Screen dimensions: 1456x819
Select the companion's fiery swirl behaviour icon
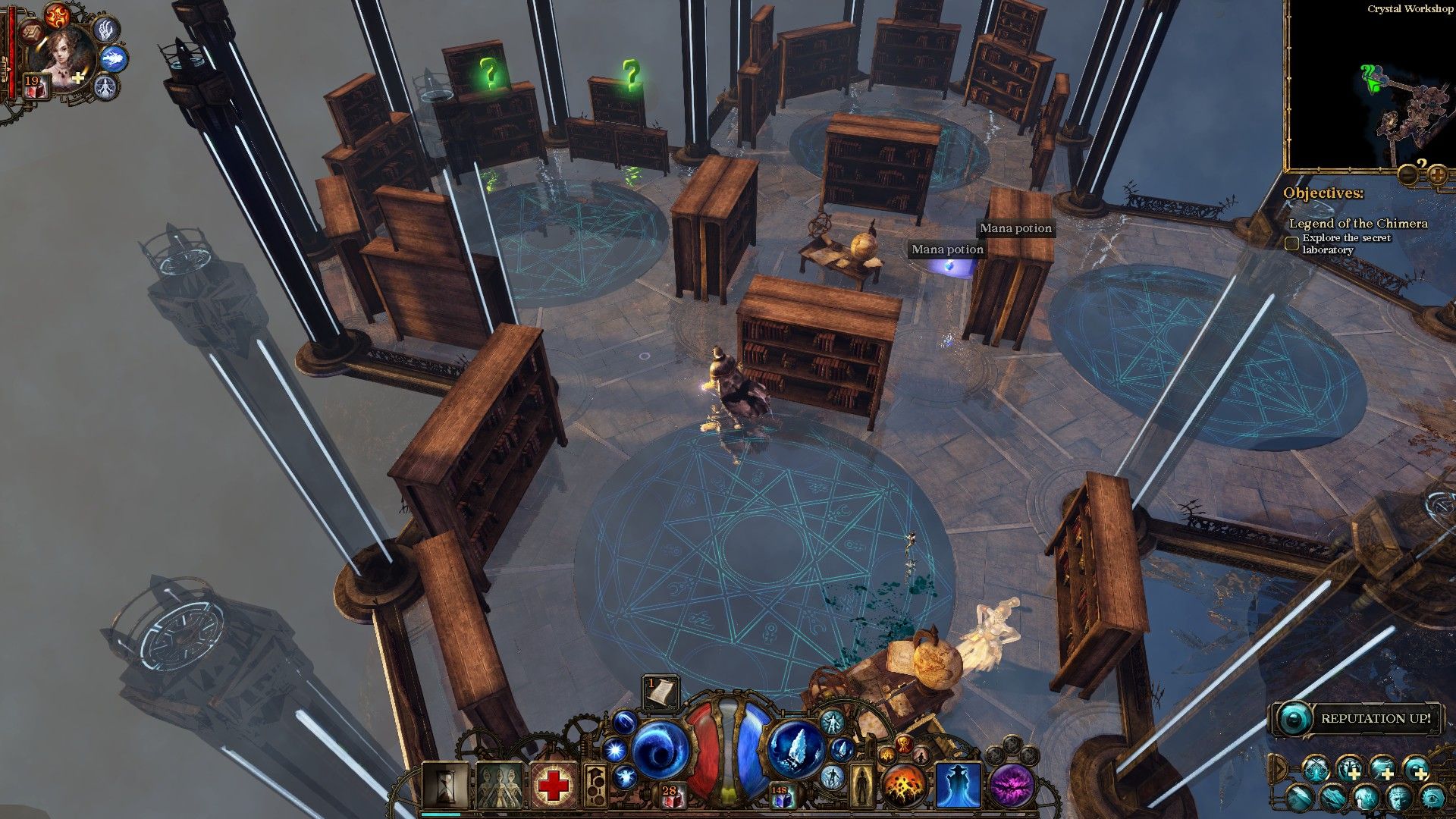pyautogui.click(x=57, y=15)
